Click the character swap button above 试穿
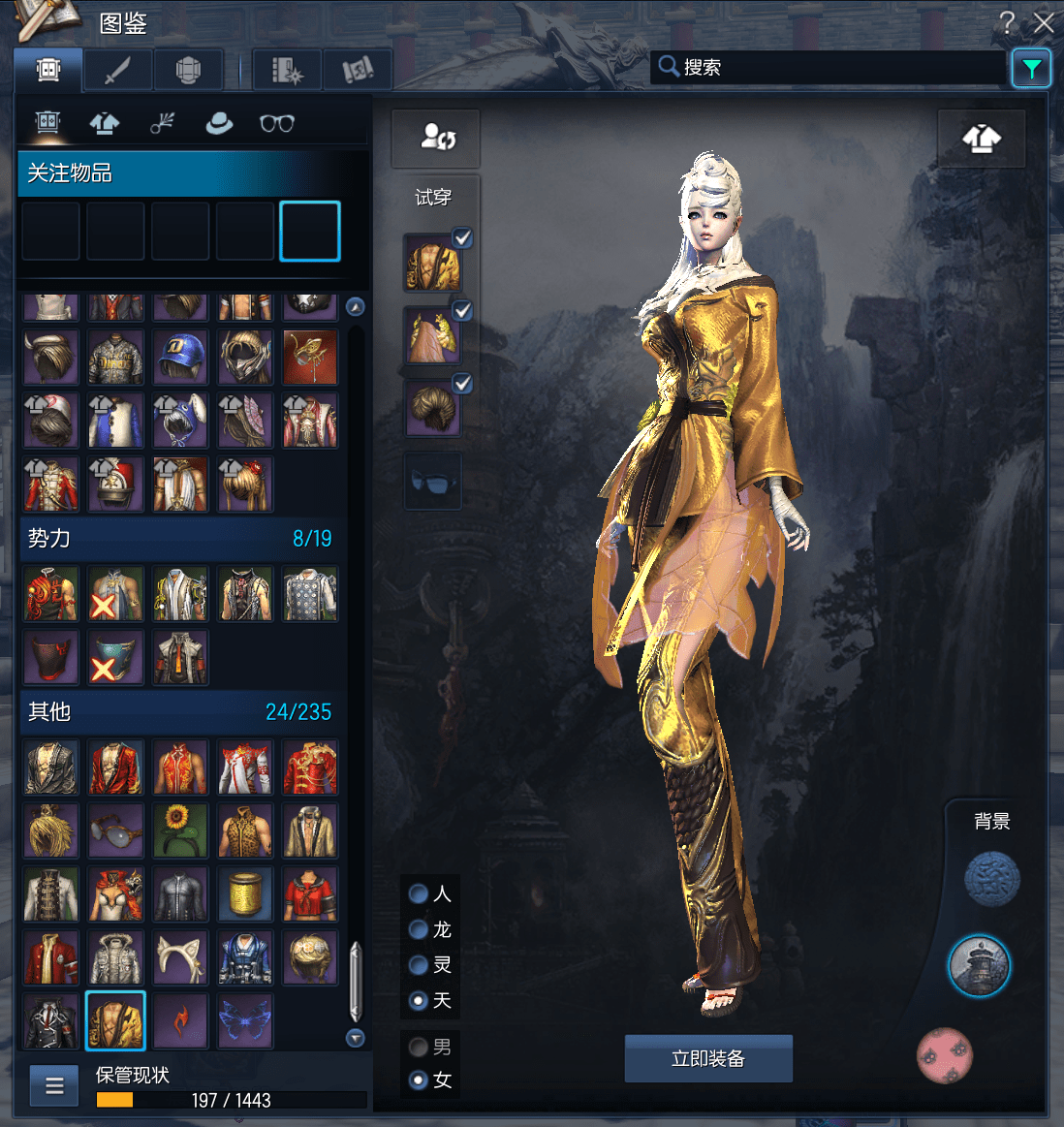Image resolution: width=1064 pixels, height=1127 pixels. pyautogui.click(x=436, y=138)
